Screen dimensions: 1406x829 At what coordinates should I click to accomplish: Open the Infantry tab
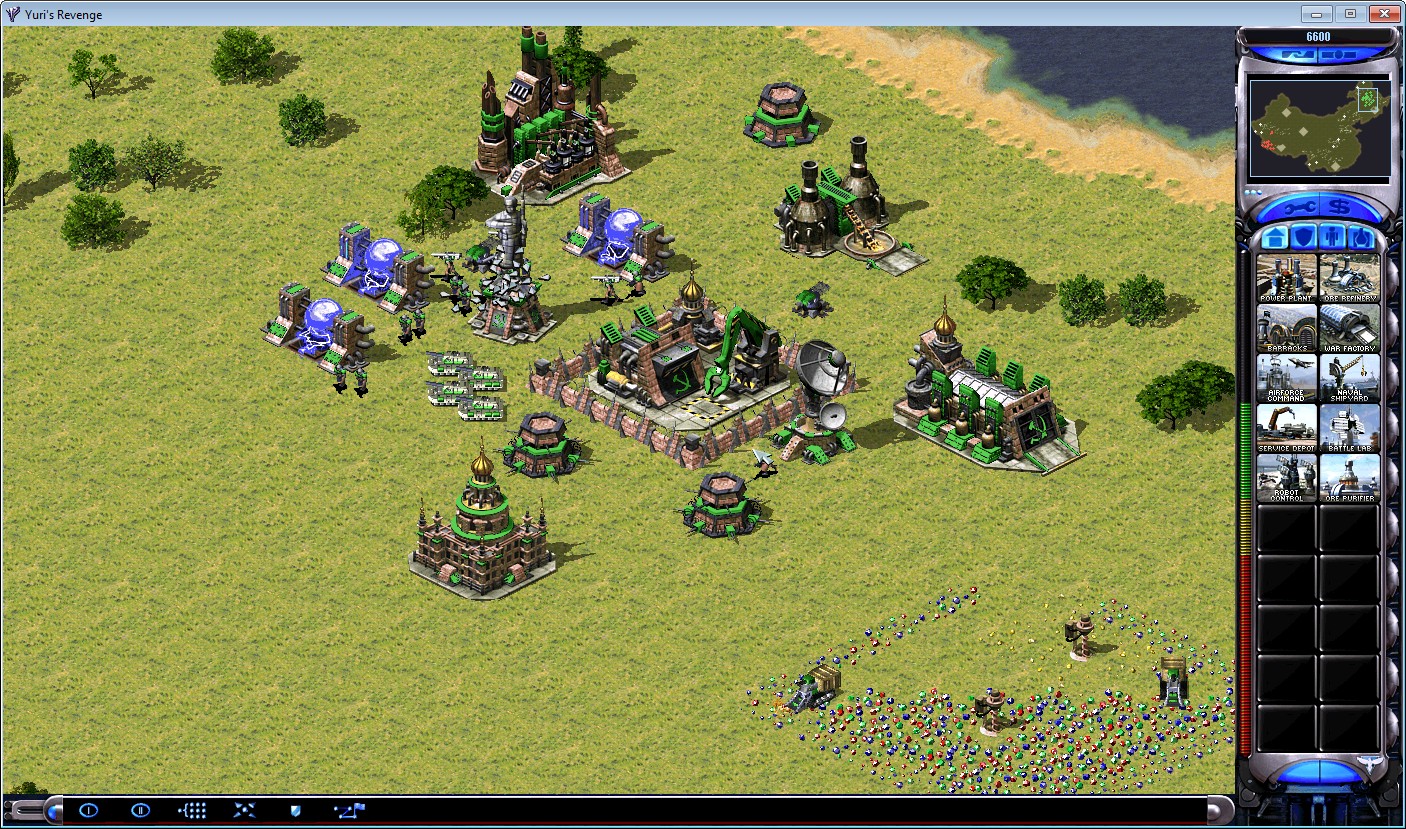pyautogui.click(x=1333, y=238)
